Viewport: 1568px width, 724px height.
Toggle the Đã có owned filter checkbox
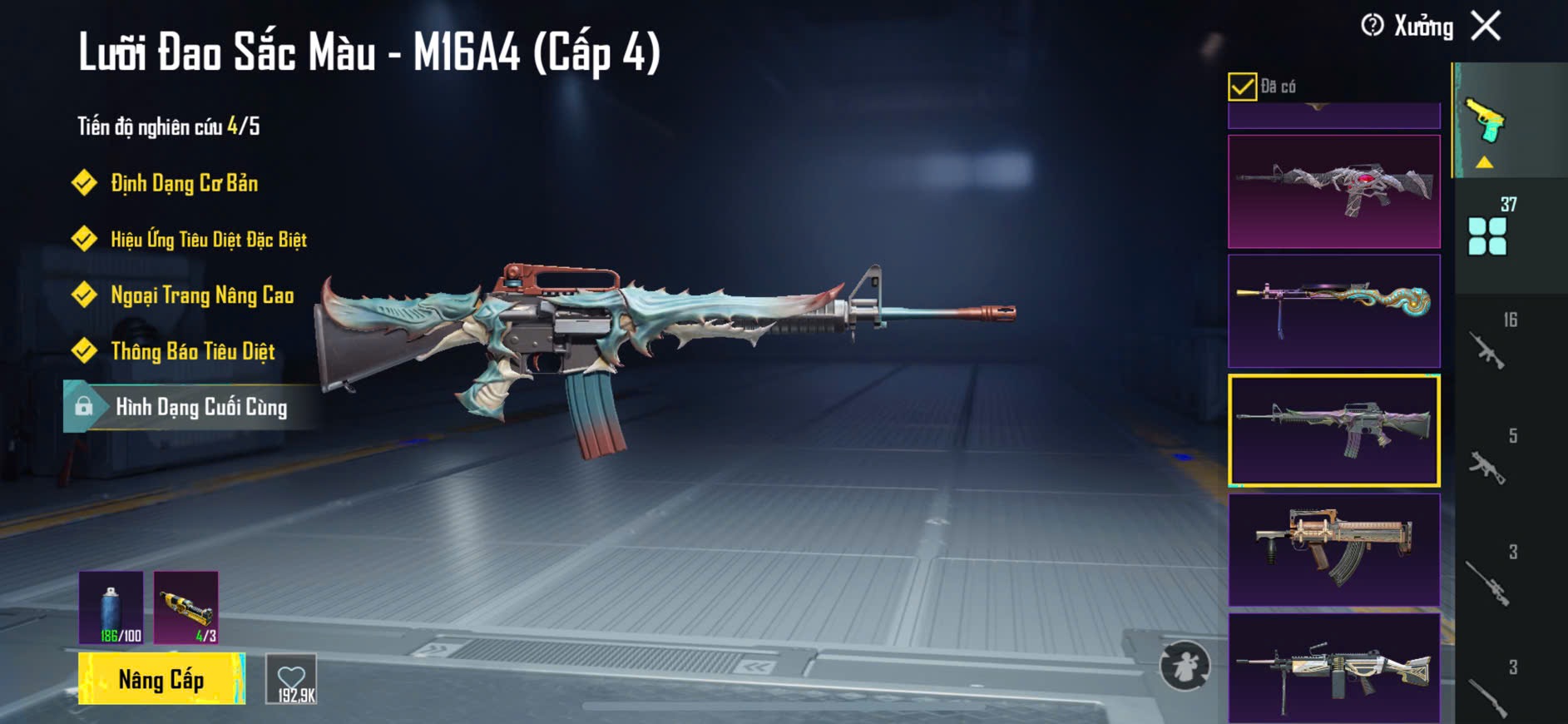pyautogui.click(x=1242, y=87)
